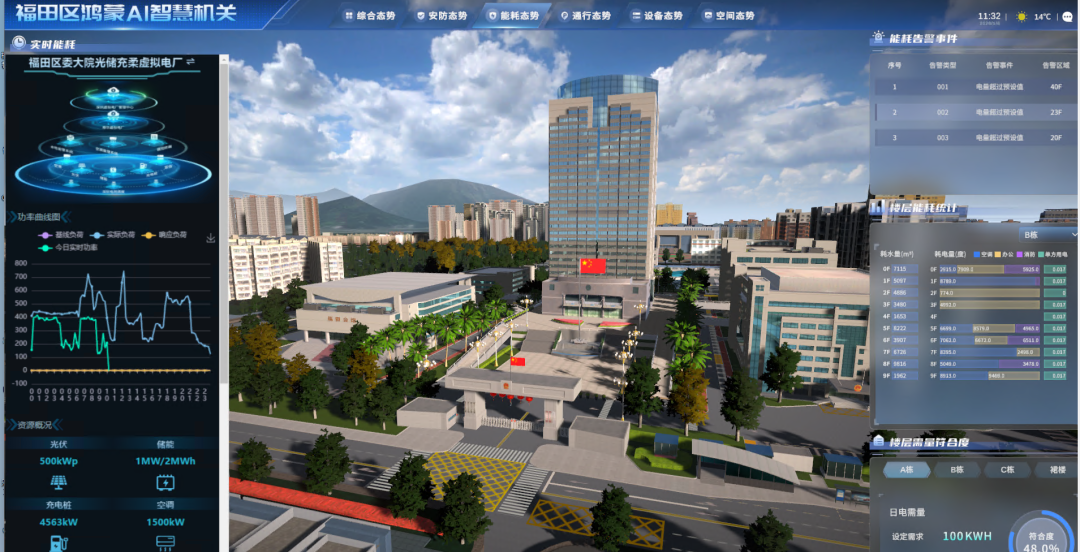Open the 综合态势 overview tab
Viewport: 1080px width, 552px height.
point(370,16)
